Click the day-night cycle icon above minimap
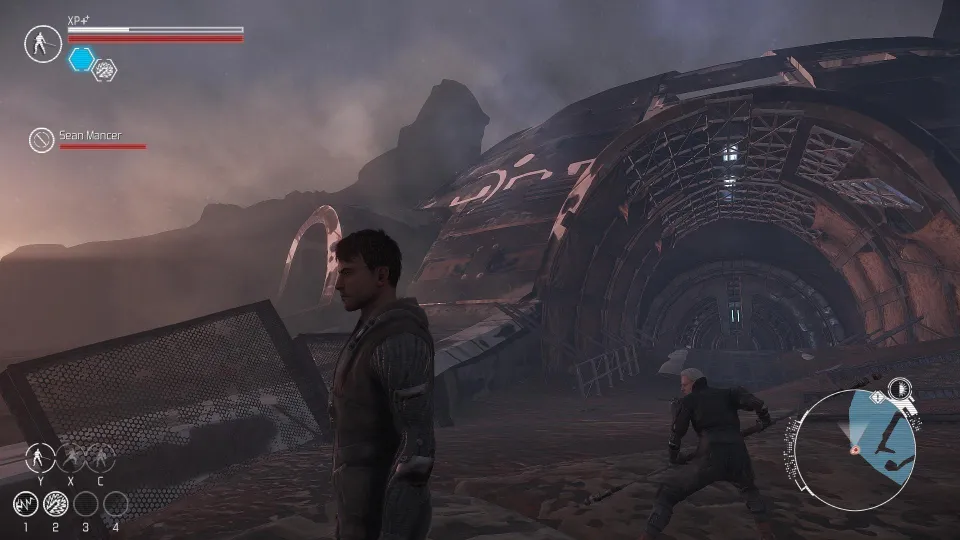The height and width of the screenshot is (540, 960). pyautogui.click(x=899, y=387)
